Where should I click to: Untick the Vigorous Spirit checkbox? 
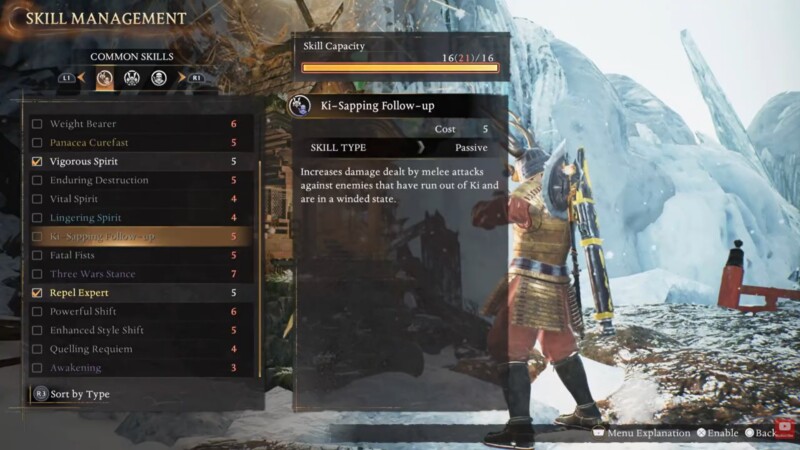pyautogui.click(x=37, y=161)
